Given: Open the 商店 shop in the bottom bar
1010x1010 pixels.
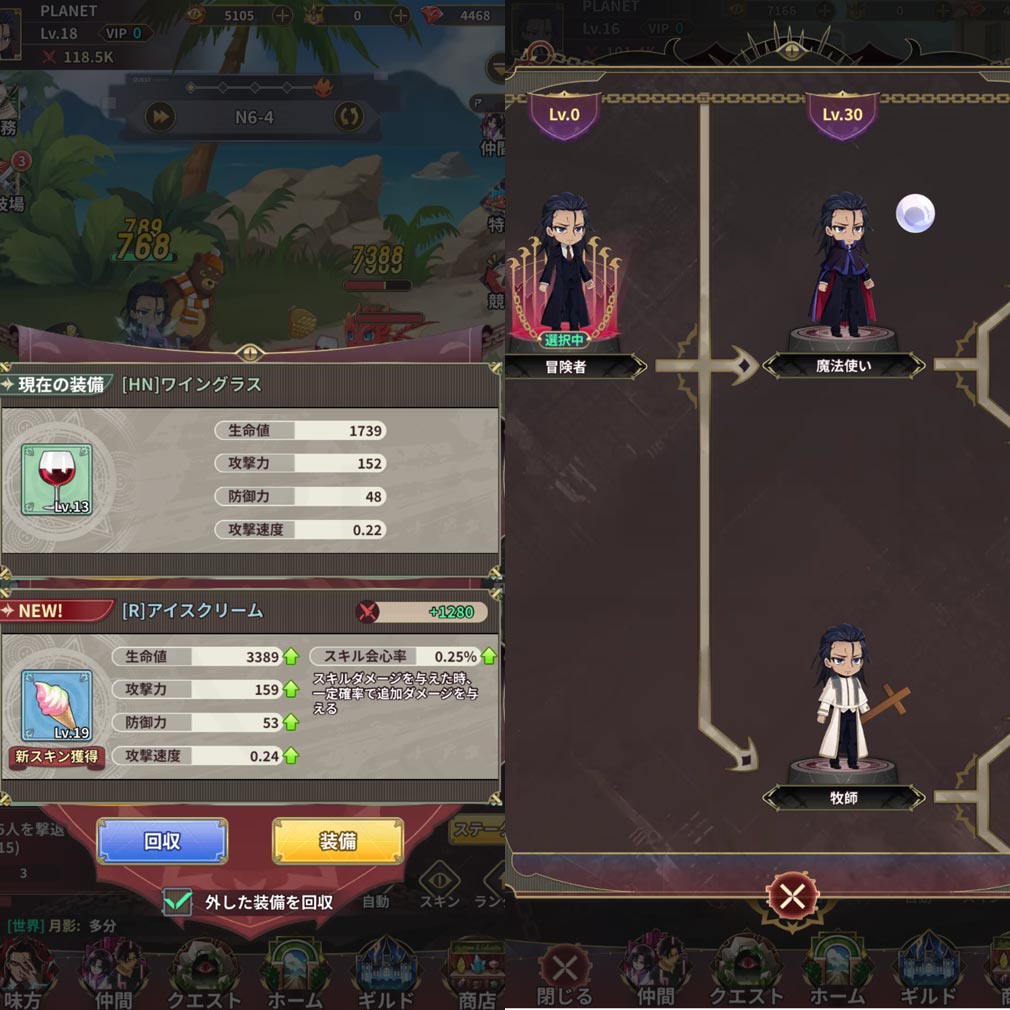Looking at the screenshot, I should point(476,975).
